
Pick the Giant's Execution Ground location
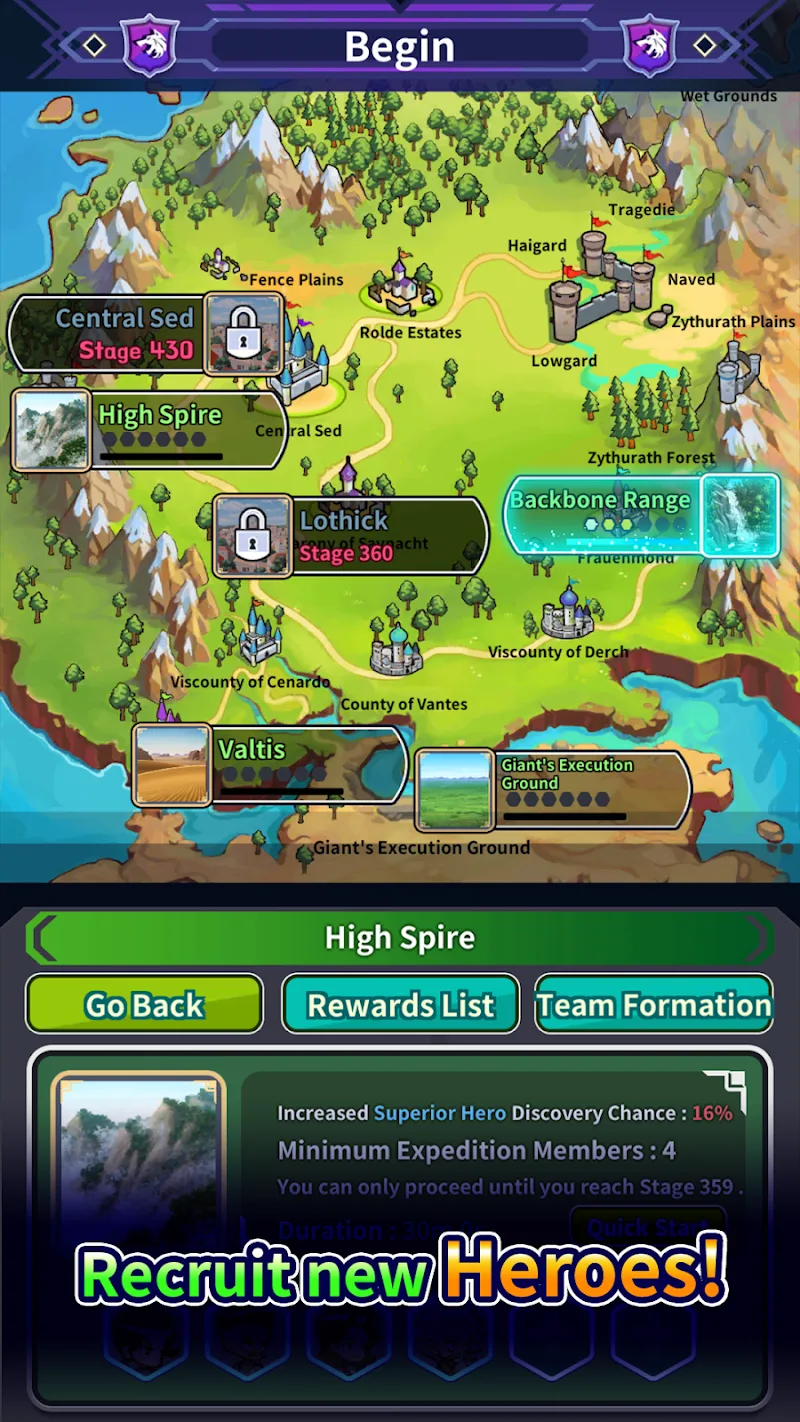(553, 790)
